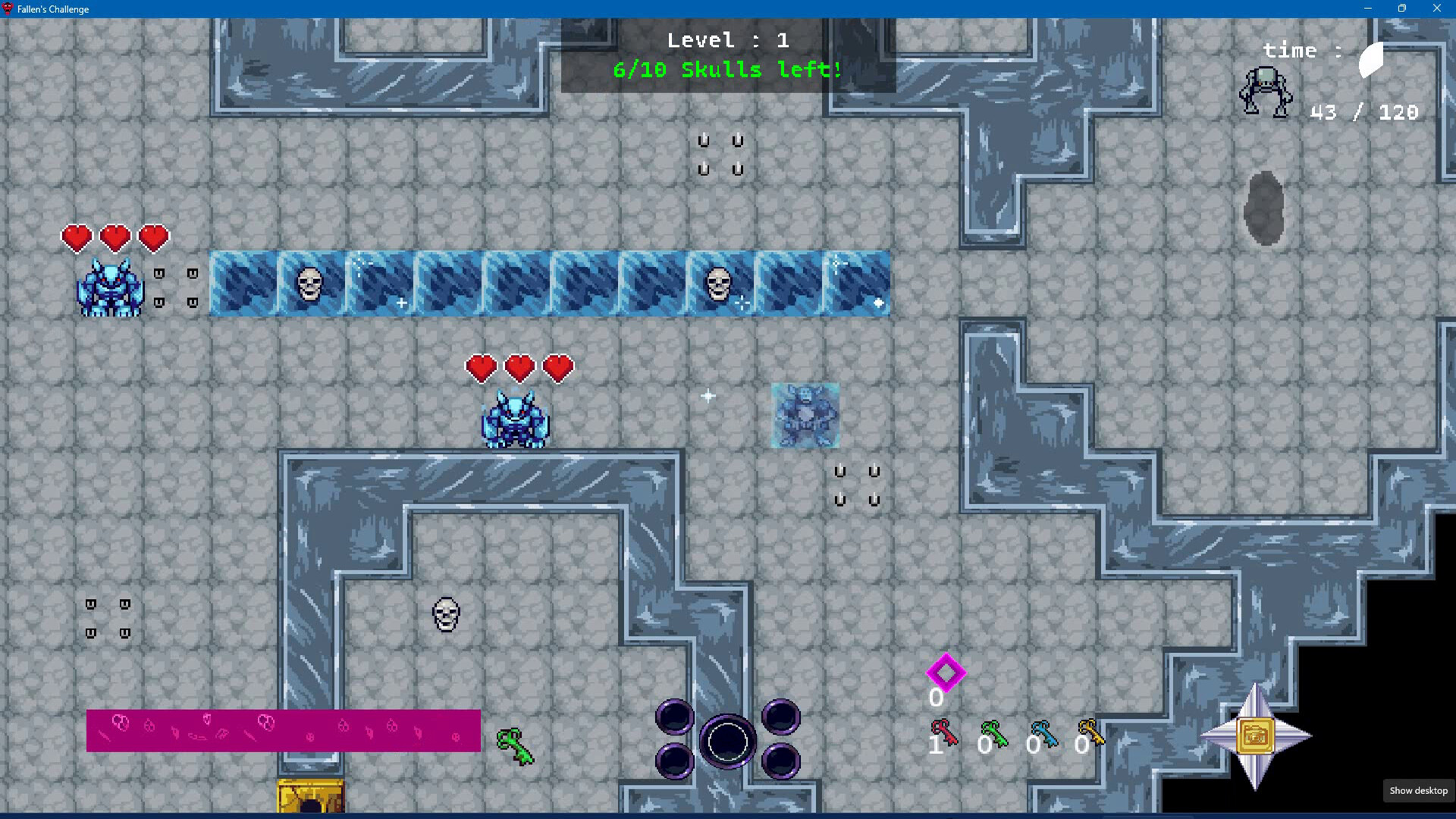The image size is (1456, 819).
Task: Click the leftmost heart above the top golem
Action: [x=76, y=237]
